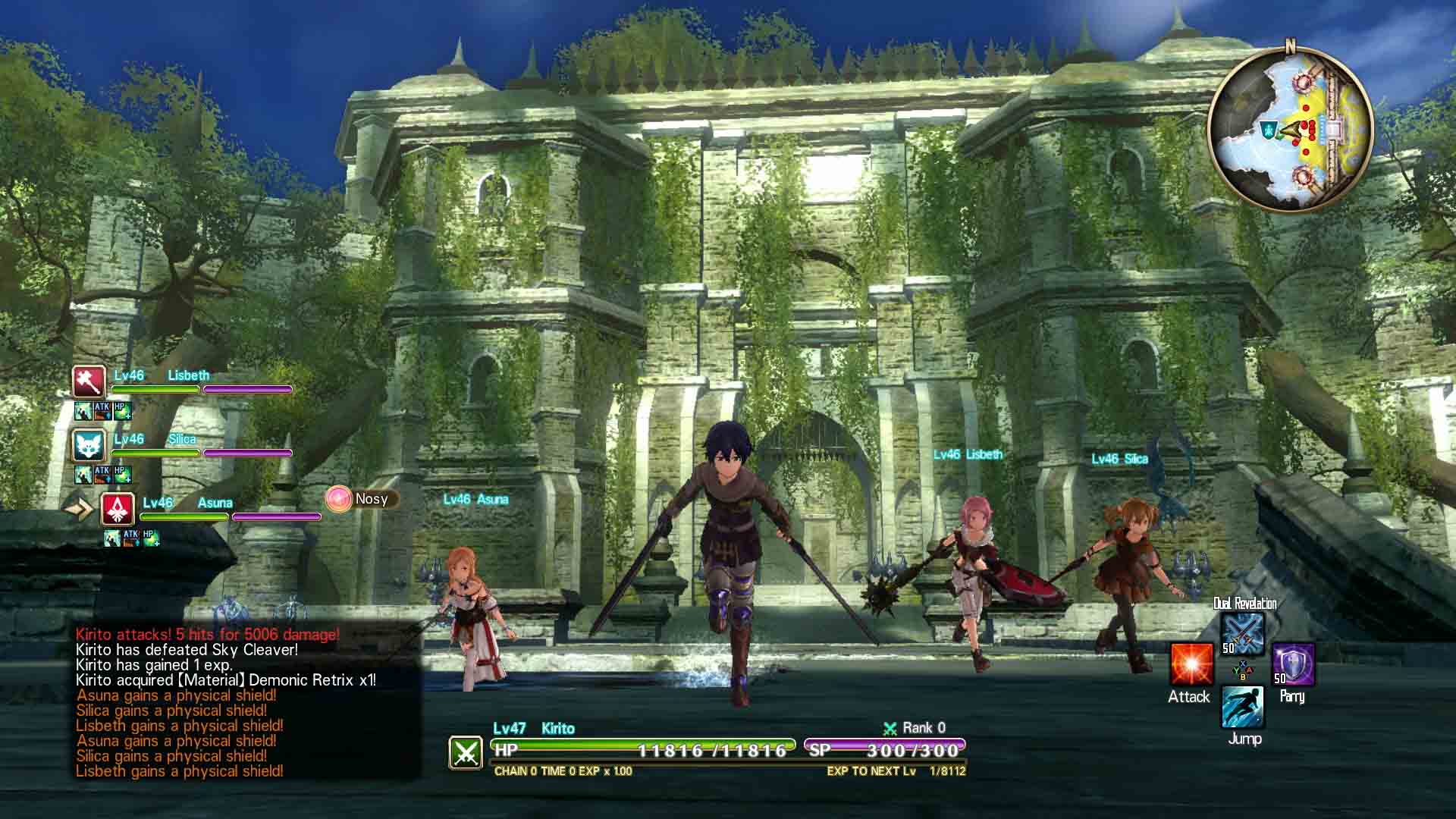Toggle Lisbeth's ATK buff icon
Image resolution: width=1456 pixels, height=819 pixels.
[x=102, y=411]
